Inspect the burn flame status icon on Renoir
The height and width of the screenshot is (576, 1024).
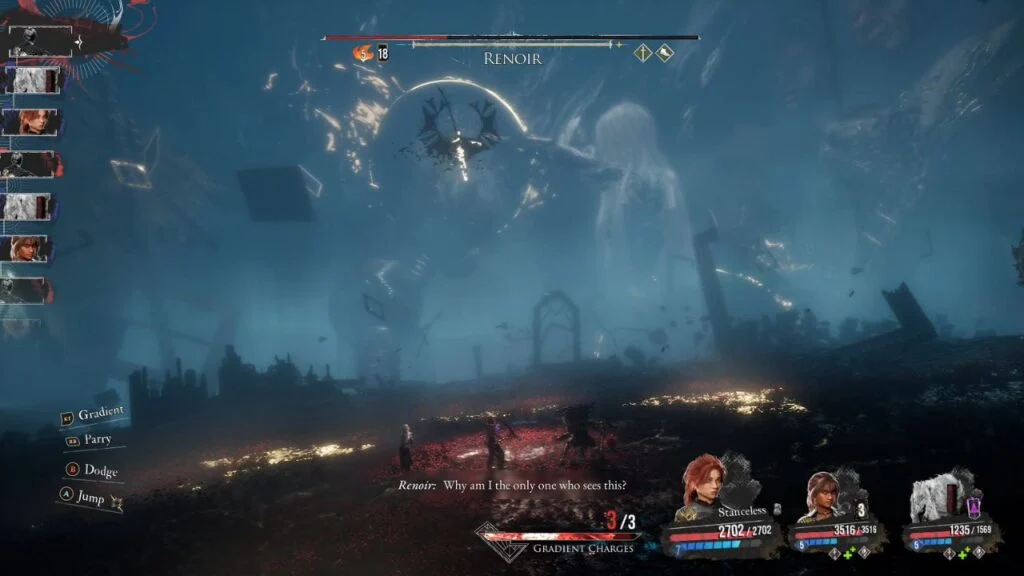tap(362, 52)
